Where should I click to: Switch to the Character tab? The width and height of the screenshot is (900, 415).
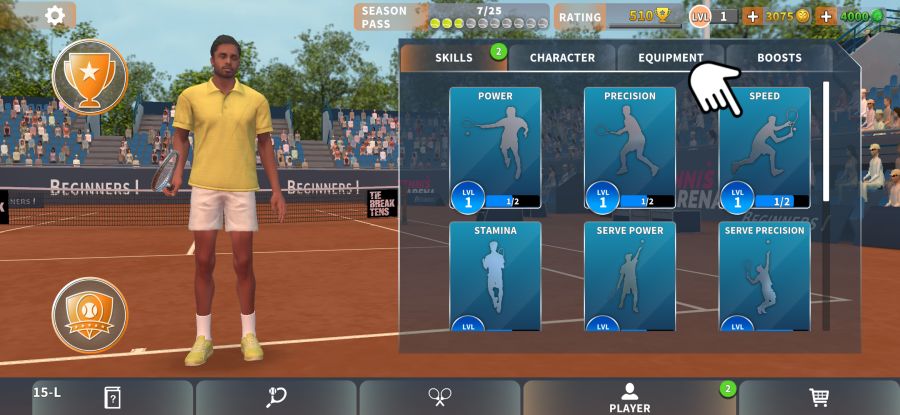click(x=562, y=58)
